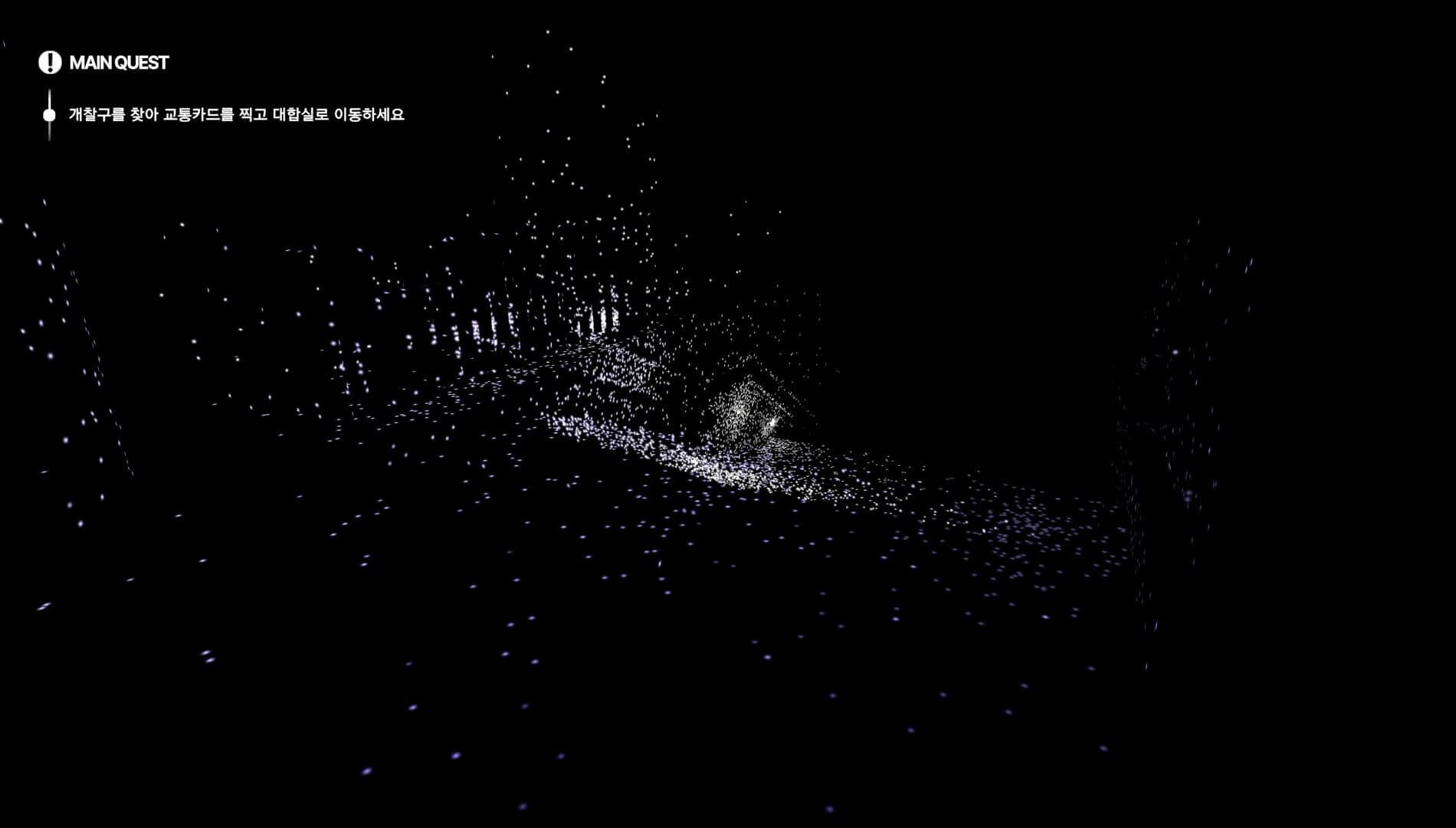1456x828 pixels.
Task: Click the Korean quest objective text
Action: coord(239,117)
